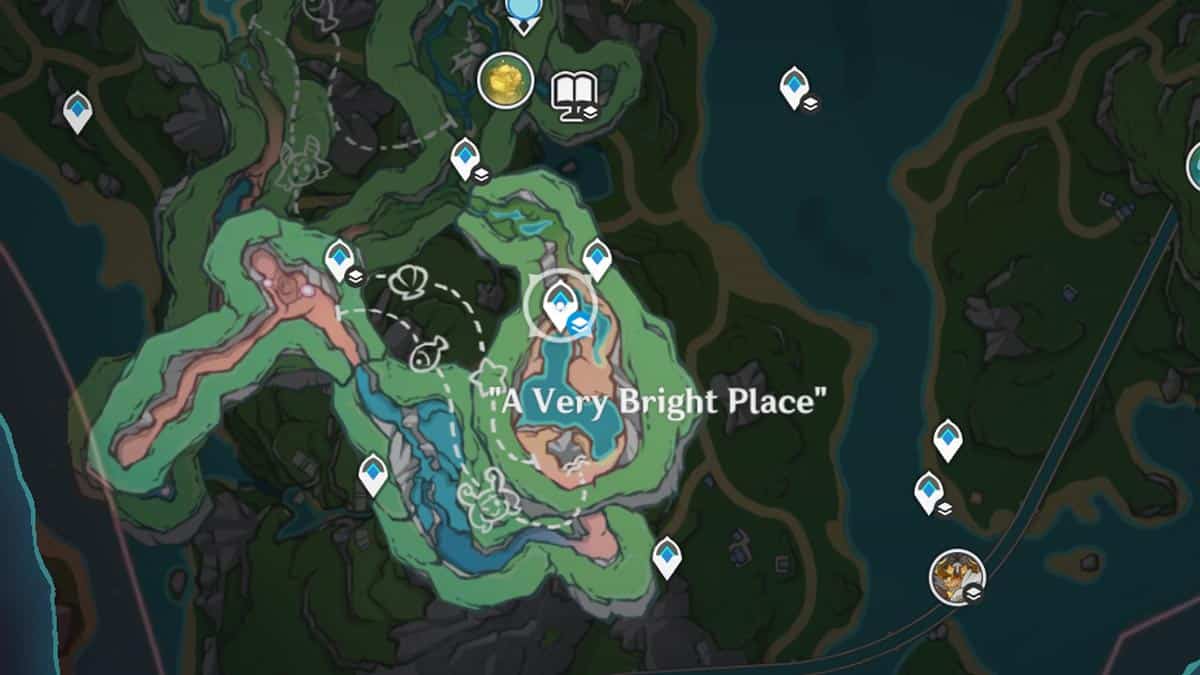The image size is (1200, 675).
Task: Click the waypoint beside the seashell route sketch
Action: pyautogui.click(x=340, y=259)
